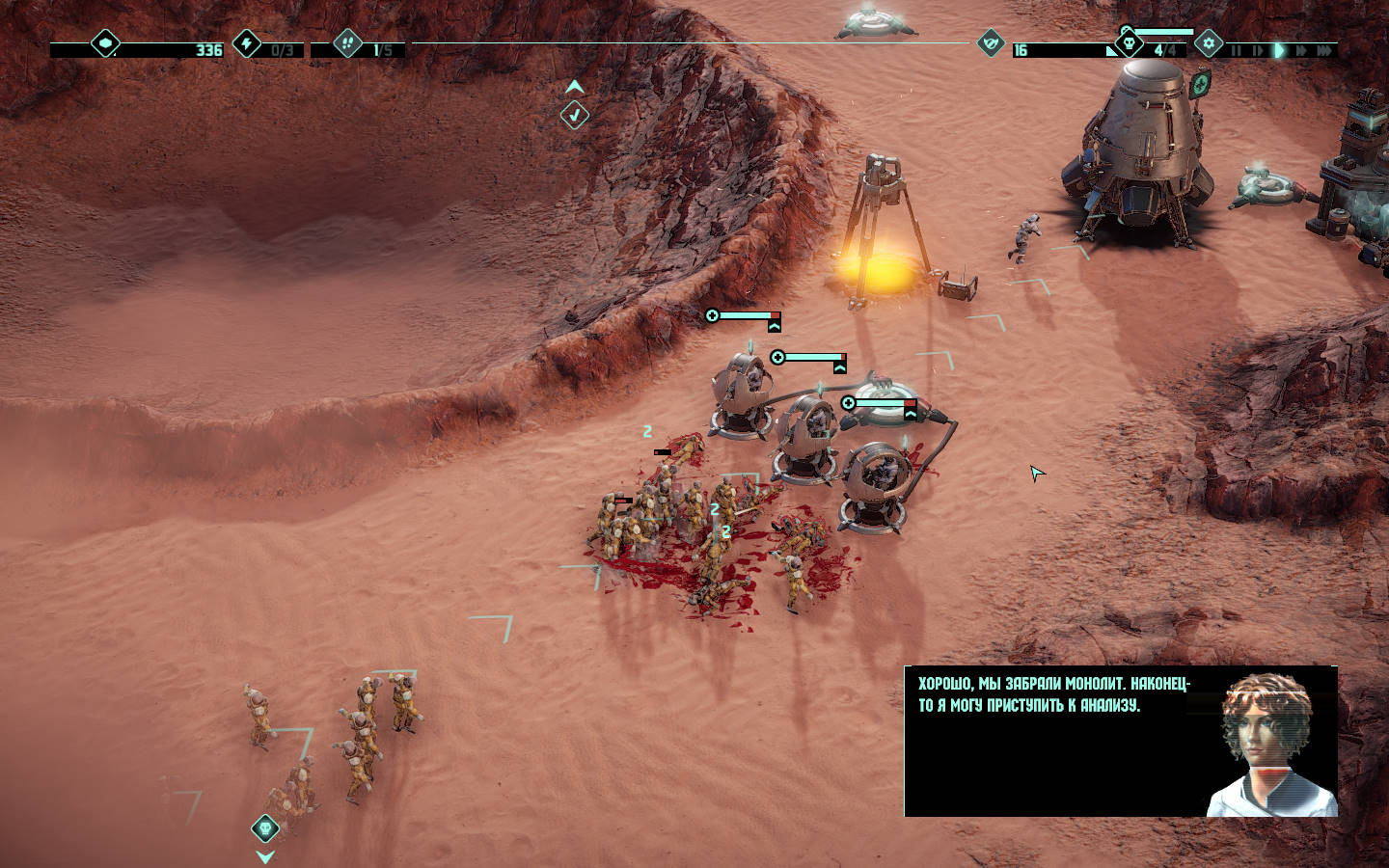Click the skull enemy wave marker
The height and width of the screenshot is (868, 1389).
tap(265, 827)
